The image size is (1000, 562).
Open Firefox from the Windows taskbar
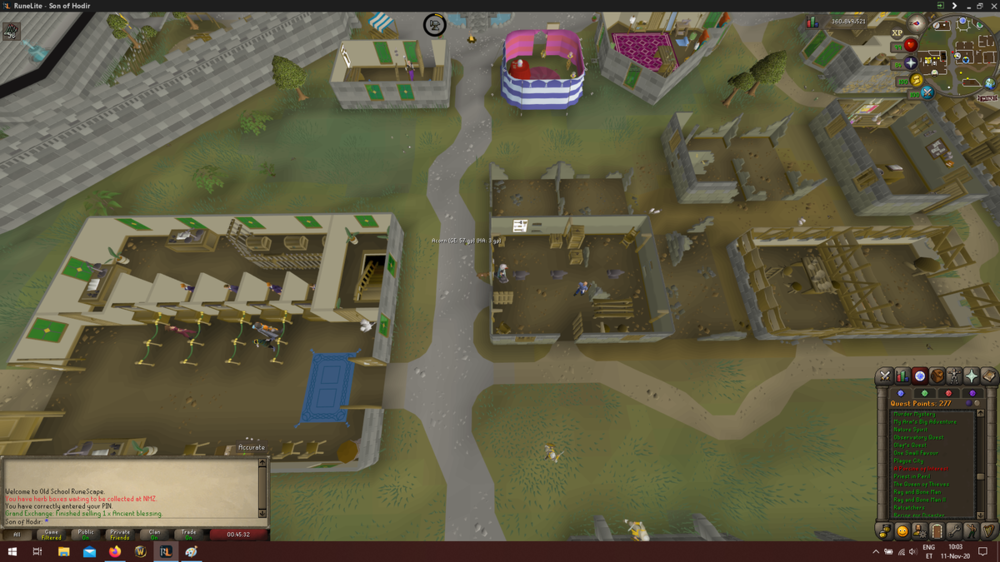click(x=114, y=551)
